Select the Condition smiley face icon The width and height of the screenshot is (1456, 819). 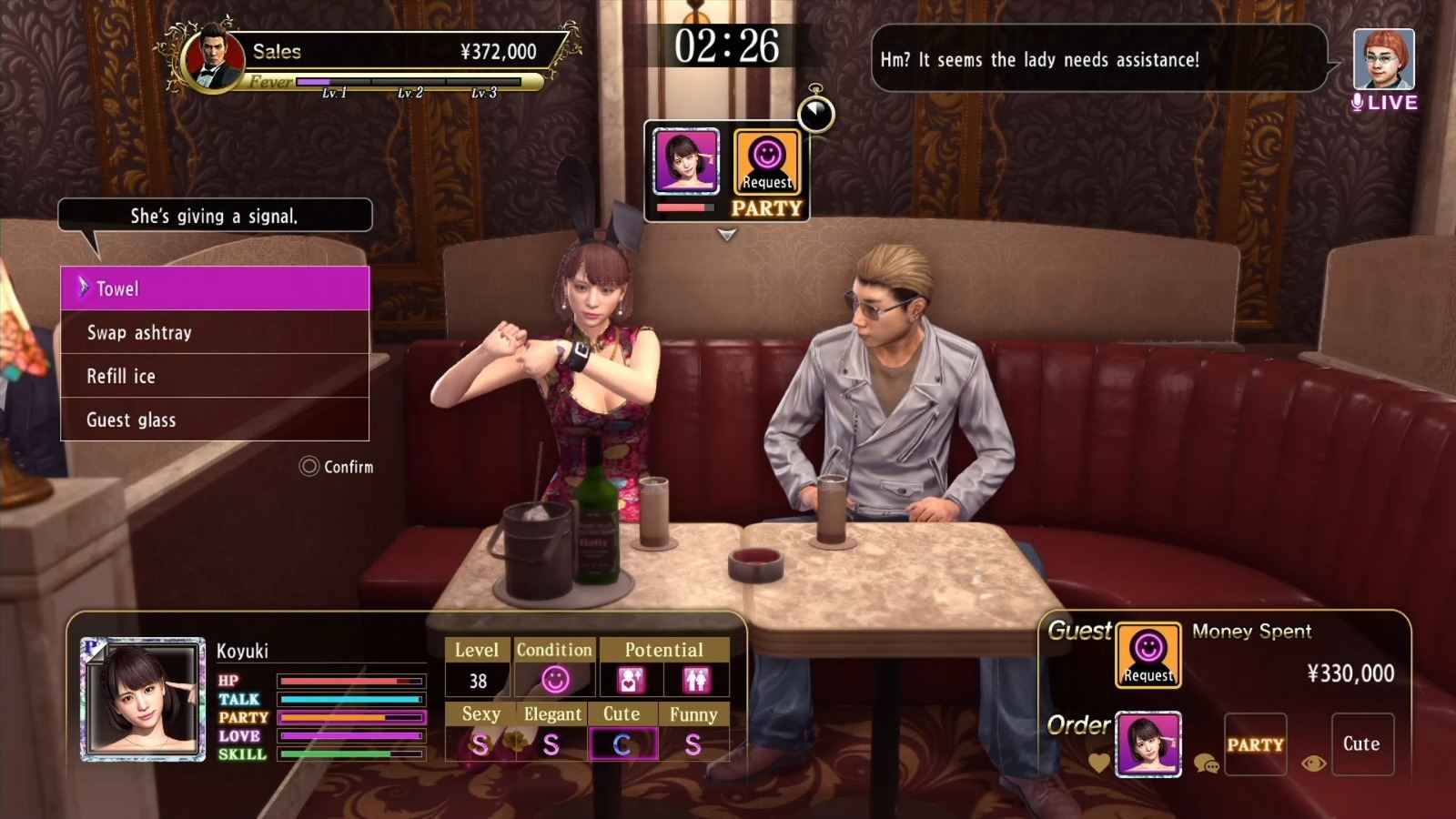[555, 680]
